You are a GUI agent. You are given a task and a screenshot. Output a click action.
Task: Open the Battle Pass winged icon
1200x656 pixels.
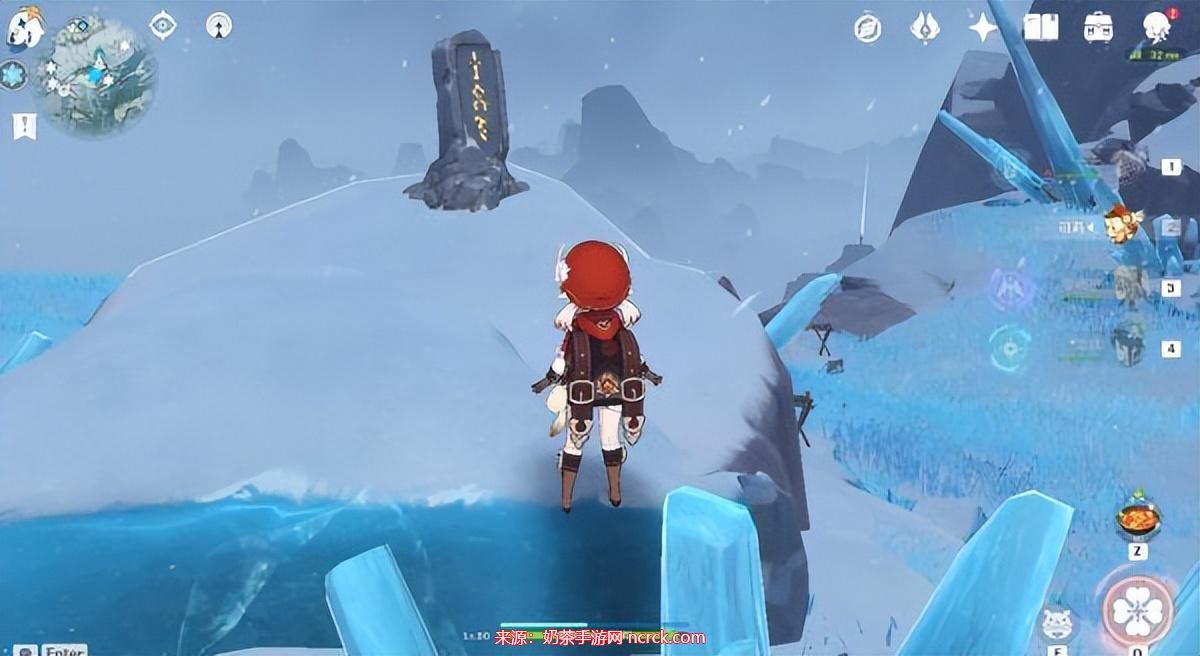[x=925, y=27]
